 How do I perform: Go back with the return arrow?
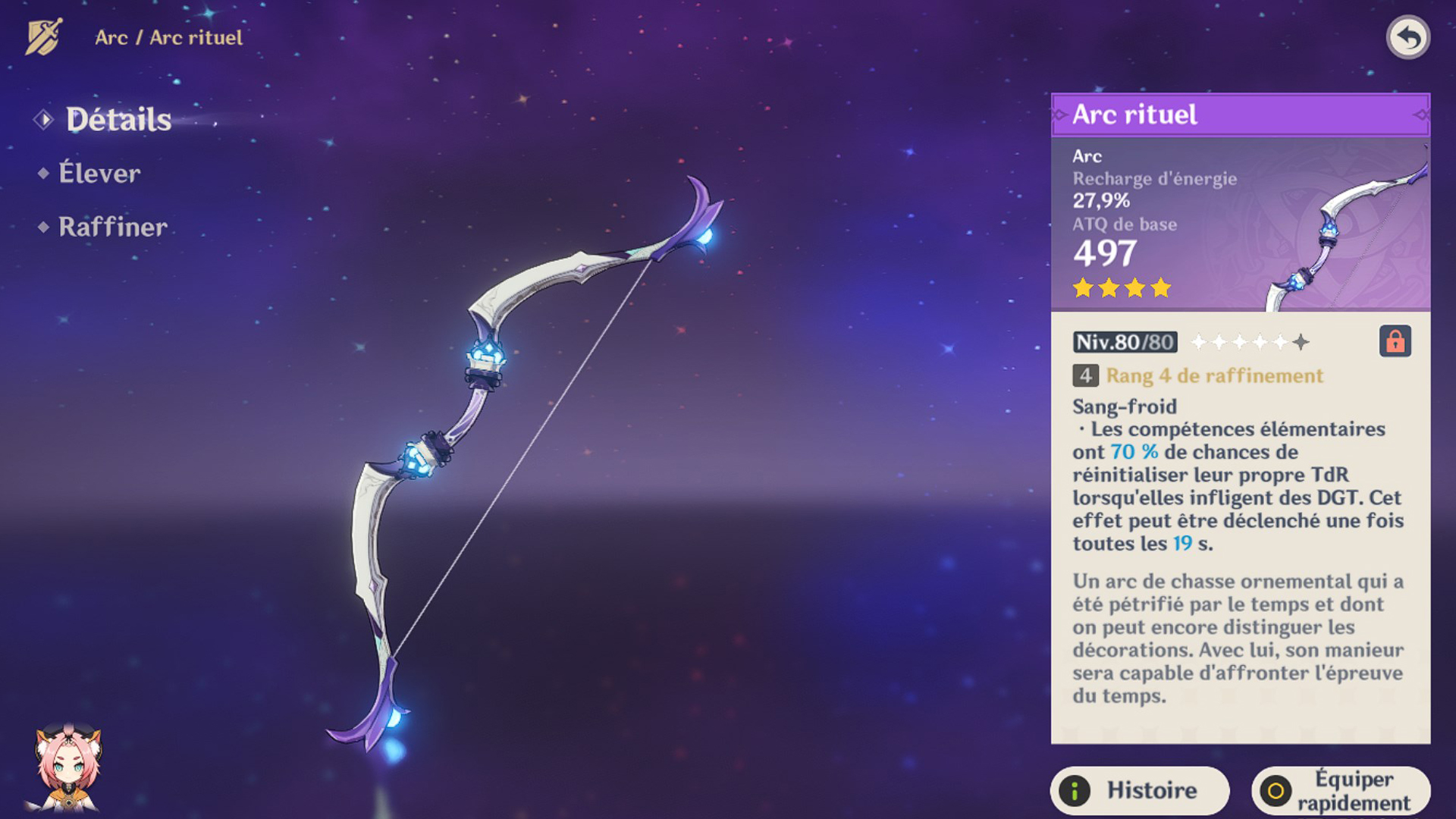tap(1407, 37)
